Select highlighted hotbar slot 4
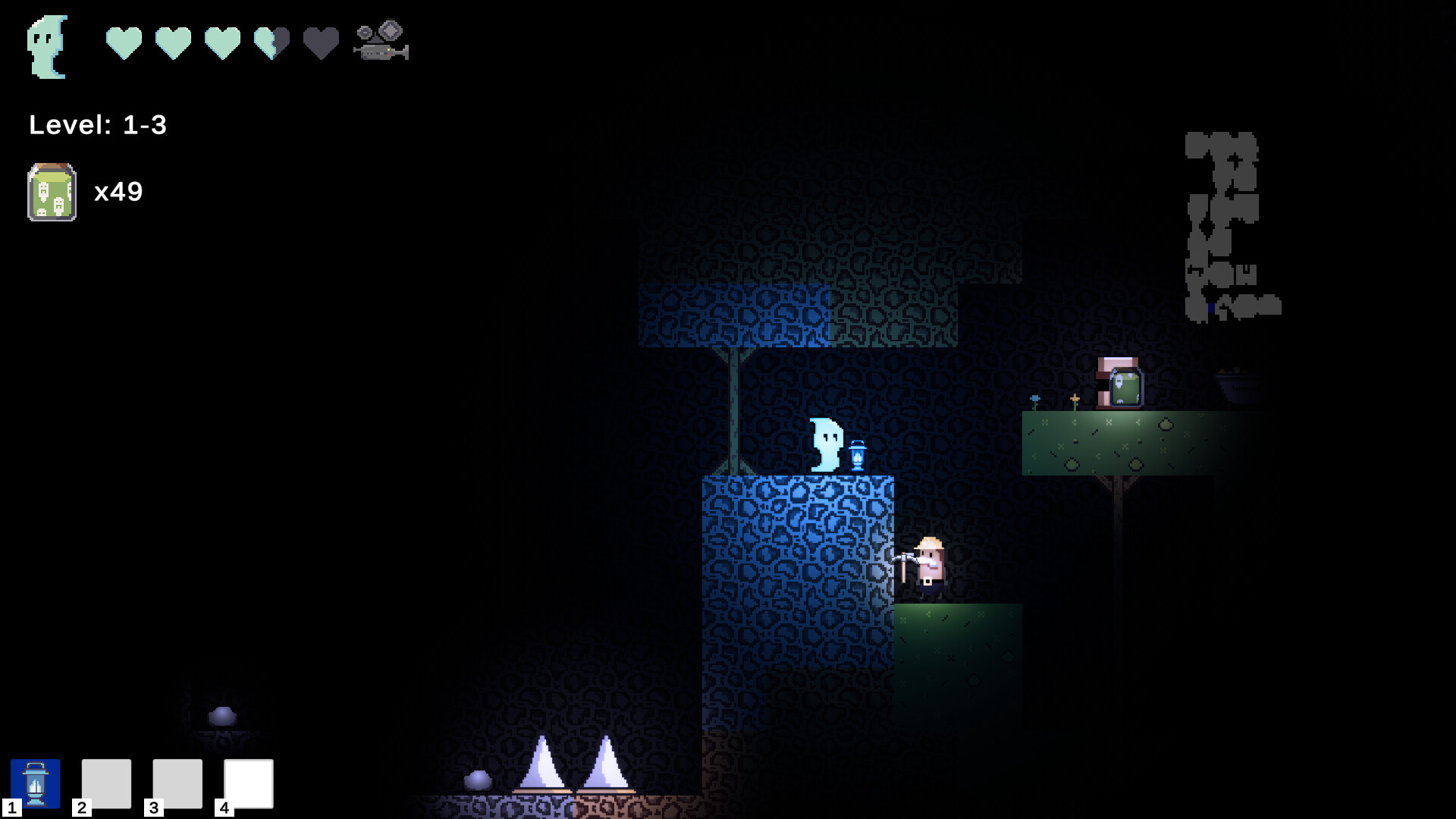 point(247,783)
